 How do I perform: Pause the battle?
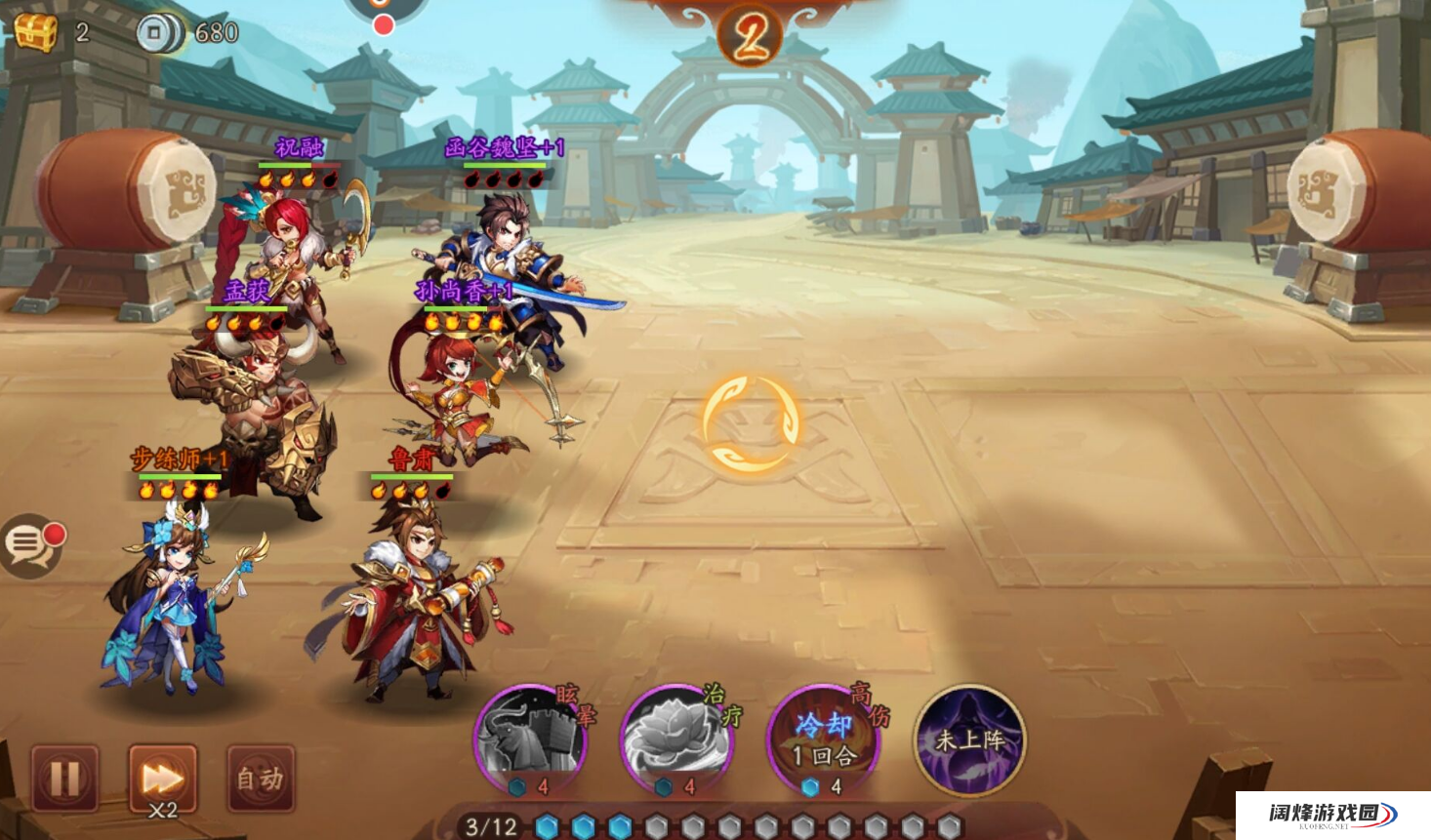point(64,778)
